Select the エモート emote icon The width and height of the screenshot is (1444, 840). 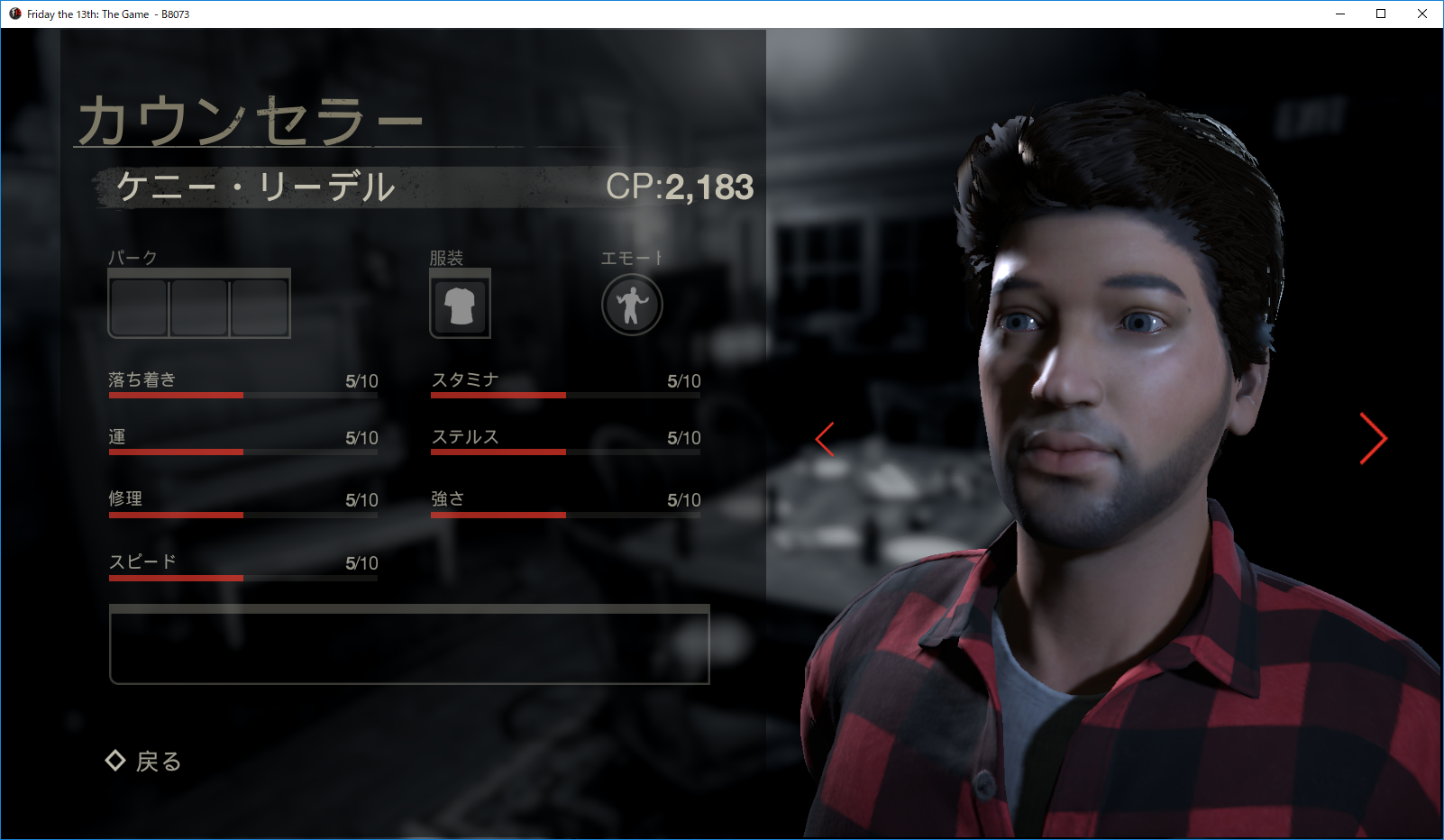(631, 305)
